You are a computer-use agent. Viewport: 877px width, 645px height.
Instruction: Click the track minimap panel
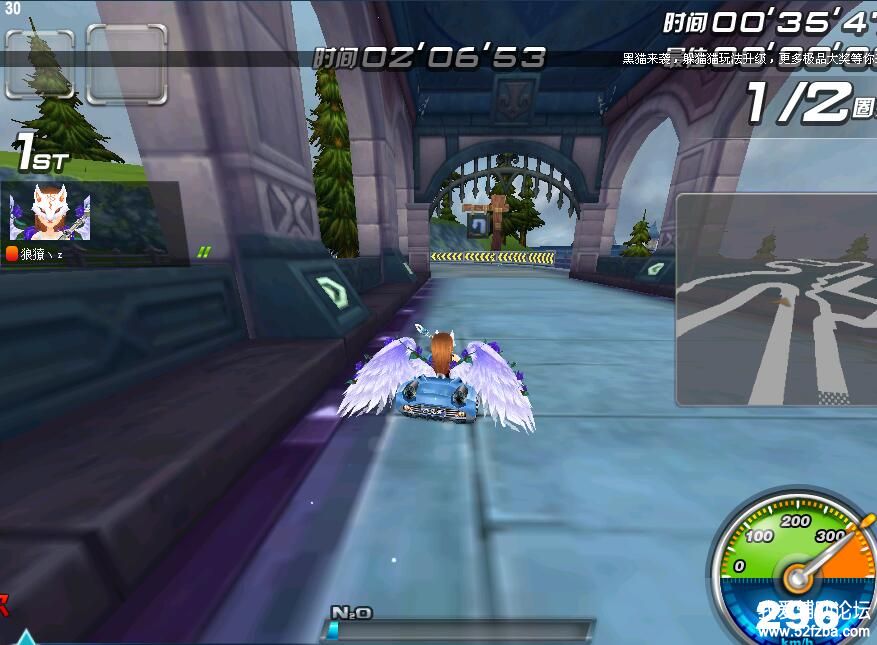click(777, 300)
